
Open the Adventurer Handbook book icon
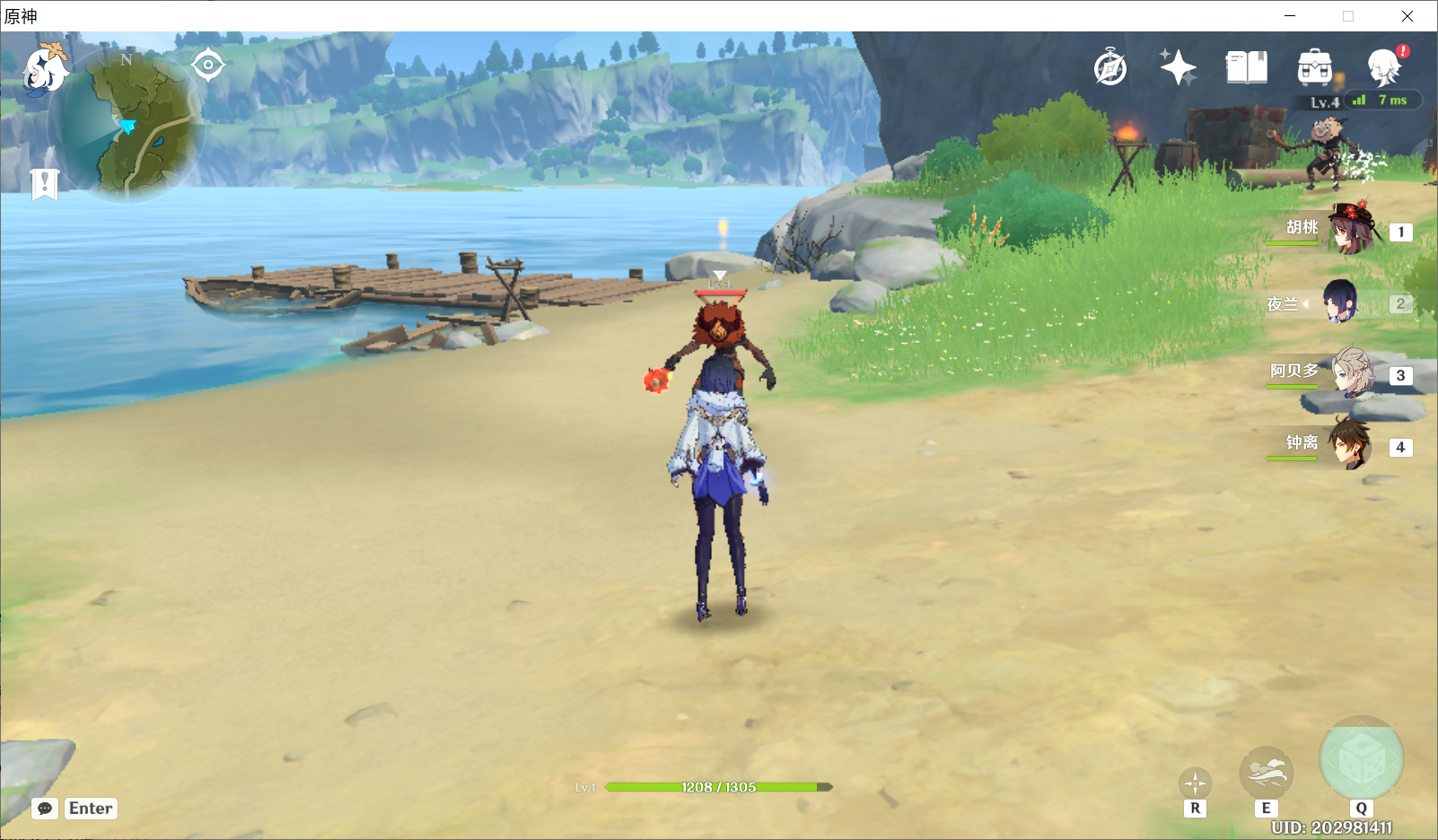click(x=1246, y=66)
